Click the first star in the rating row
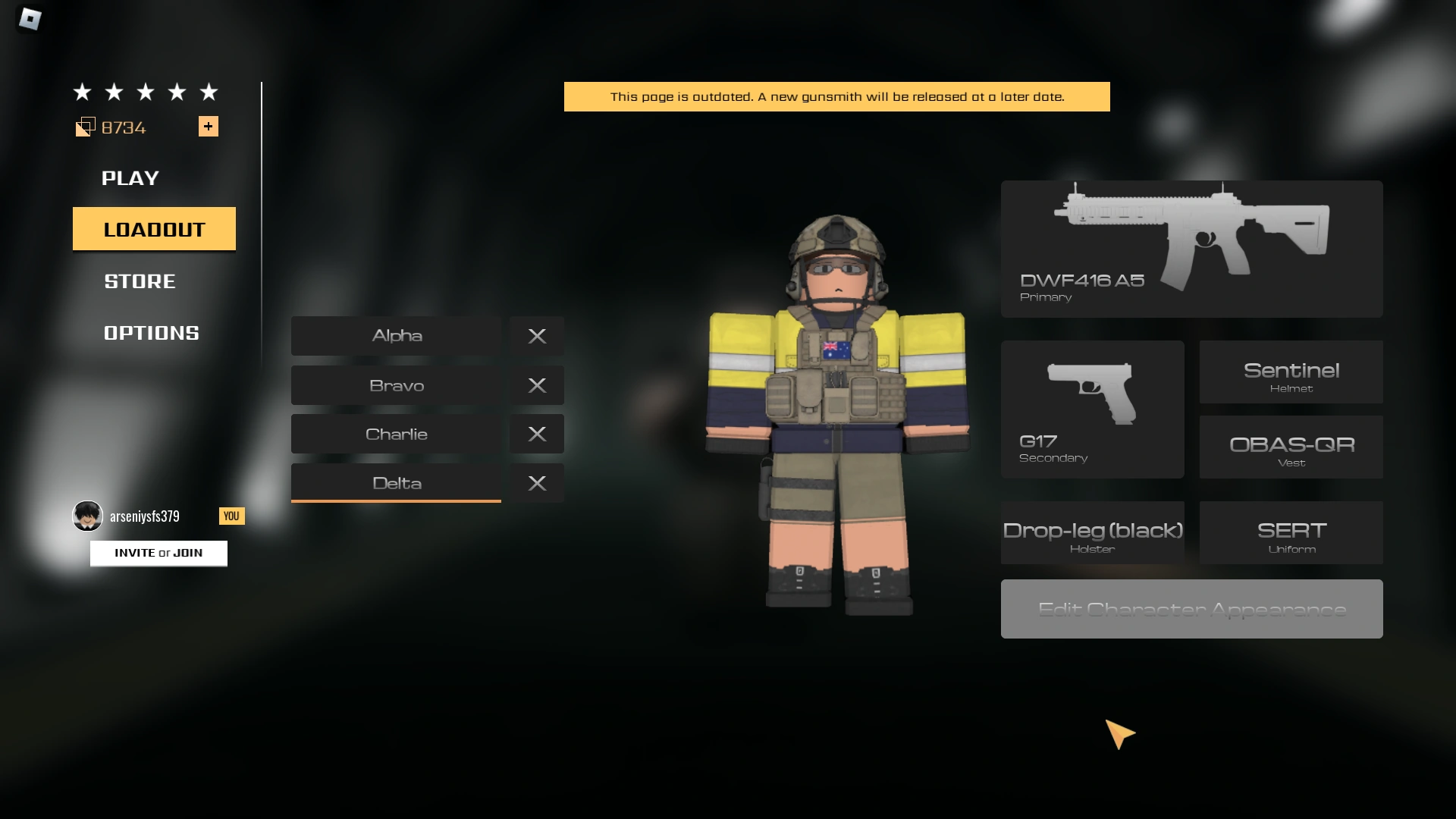Image resolution: width=1456 pixels, height=819 pixels. 81,92
